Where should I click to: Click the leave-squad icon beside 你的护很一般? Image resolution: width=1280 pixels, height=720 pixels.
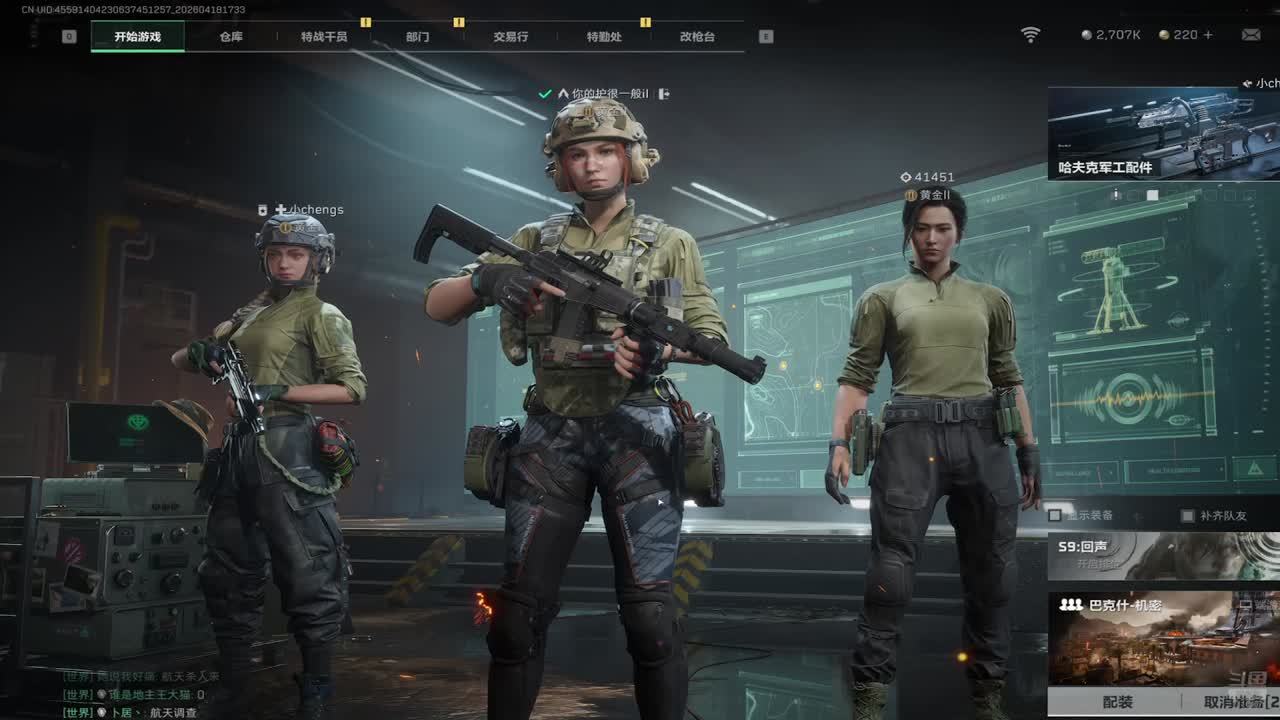[x=664, y=94]
